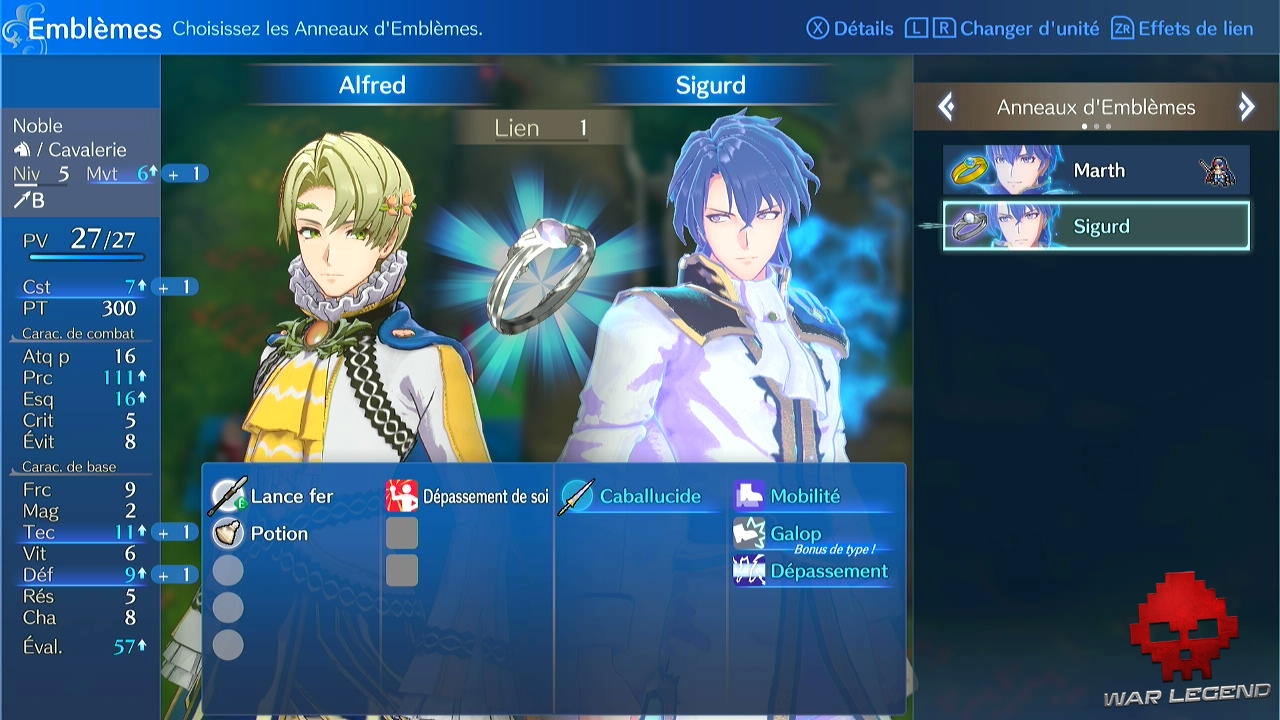This screenshot has width=1280, height=720.
Task: Select Sigurd's entry in the ring list
Action: tap(1097, 226)
